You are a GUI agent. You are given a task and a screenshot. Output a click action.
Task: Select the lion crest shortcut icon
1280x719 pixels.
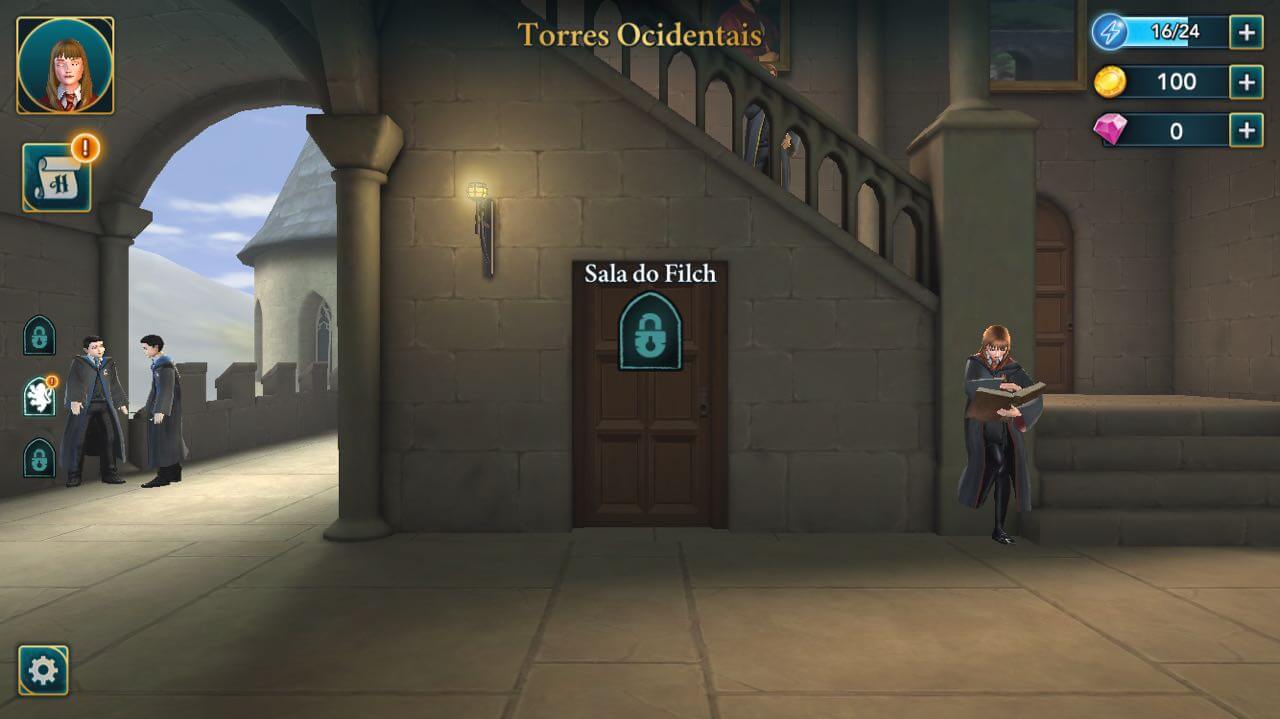[x=39, y=397]
